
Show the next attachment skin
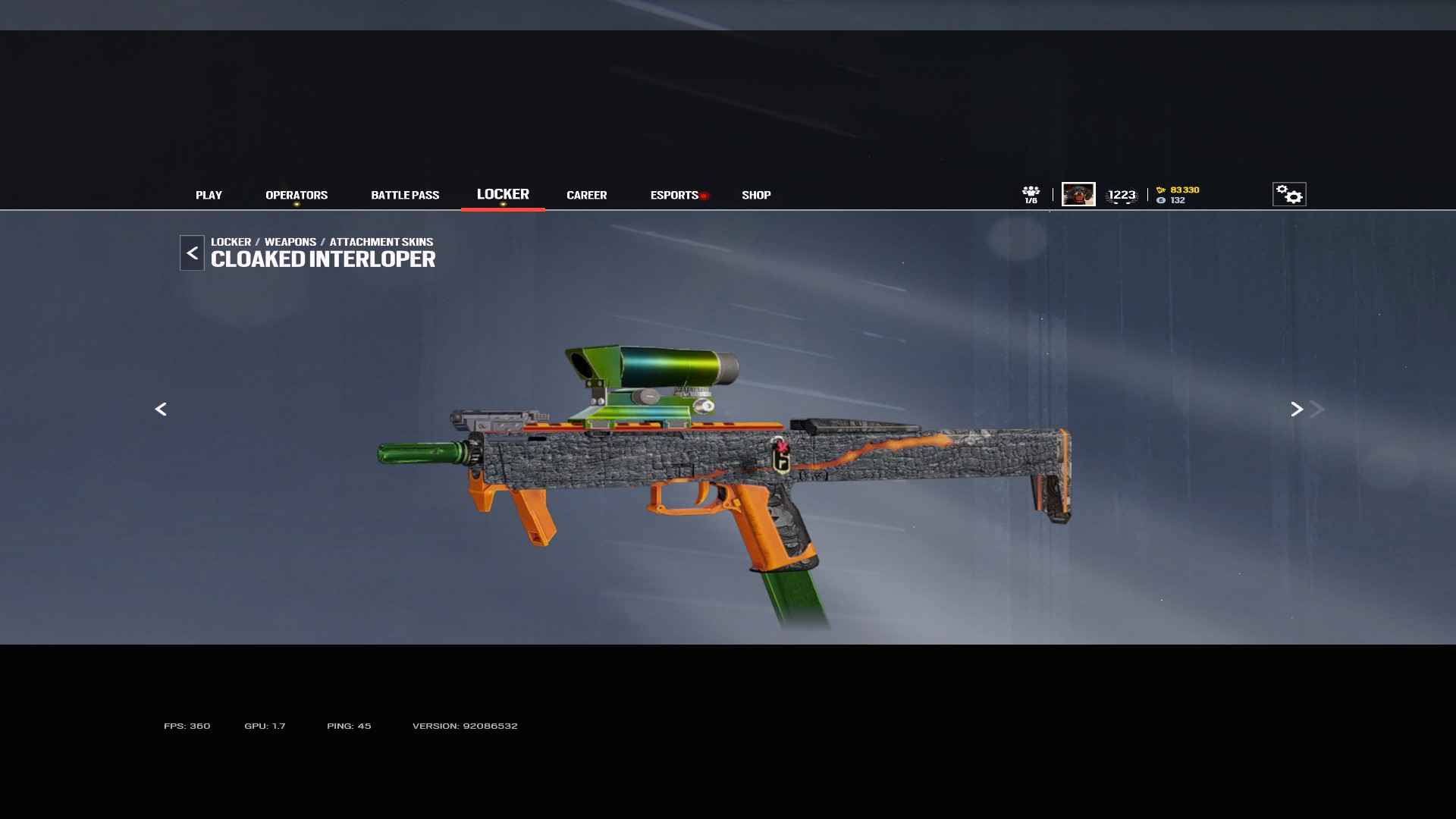(x=1297, y=409)
